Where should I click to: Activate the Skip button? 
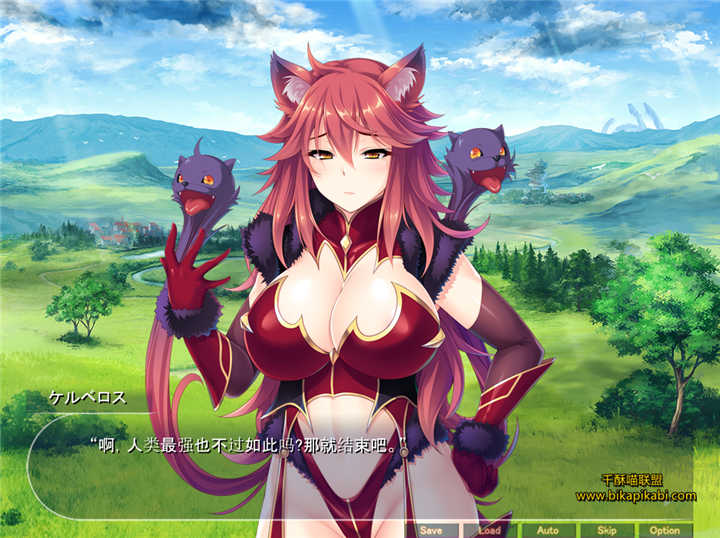[x=606, y=530]
